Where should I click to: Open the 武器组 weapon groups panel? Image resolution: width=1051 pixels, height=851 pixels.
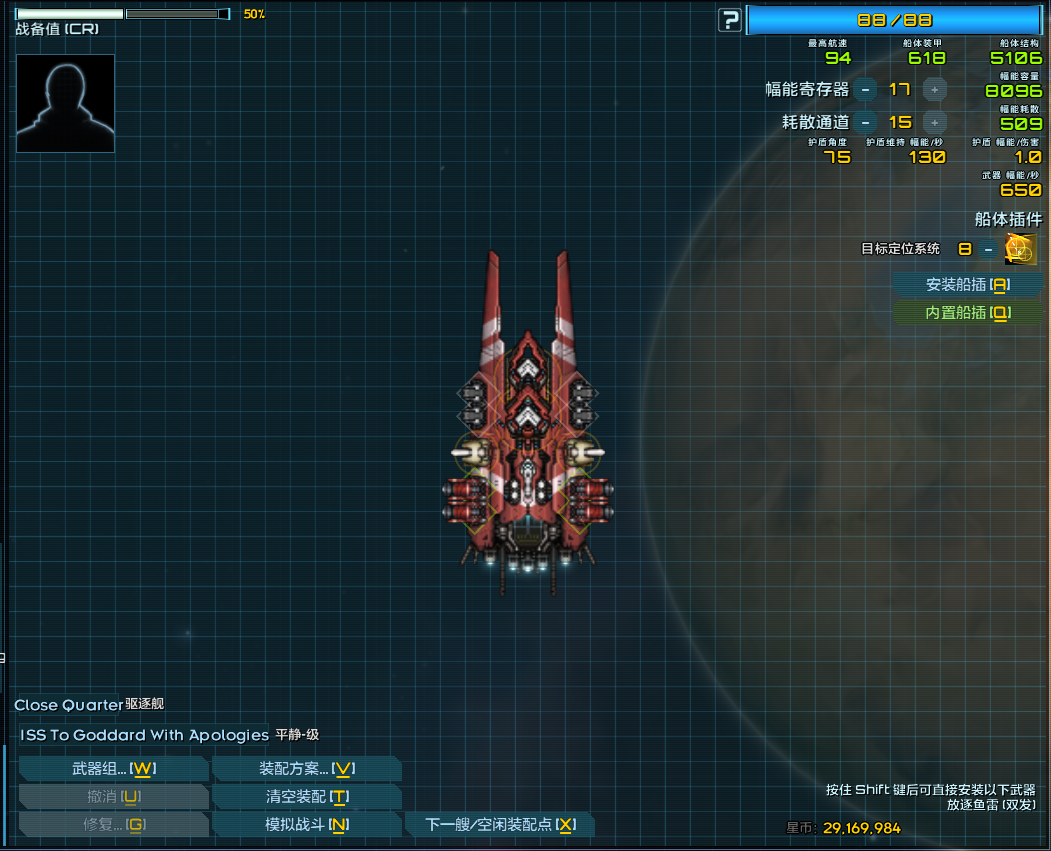pyautogui.click(x=113, y=769)
